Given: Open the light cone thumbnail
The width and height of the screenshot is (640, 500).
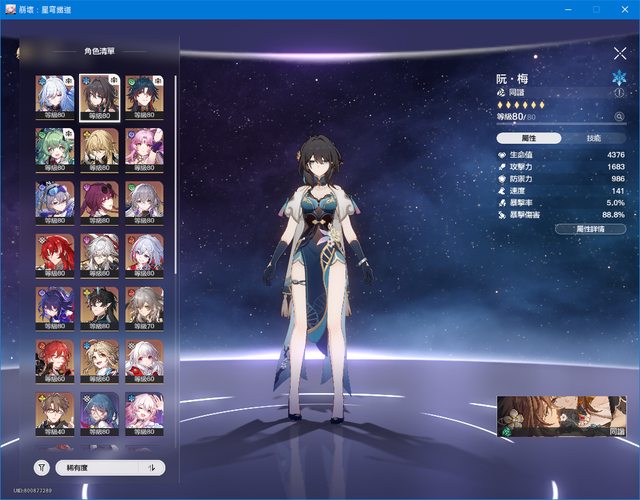Looking at the screenshot, I should coord(562,416).
